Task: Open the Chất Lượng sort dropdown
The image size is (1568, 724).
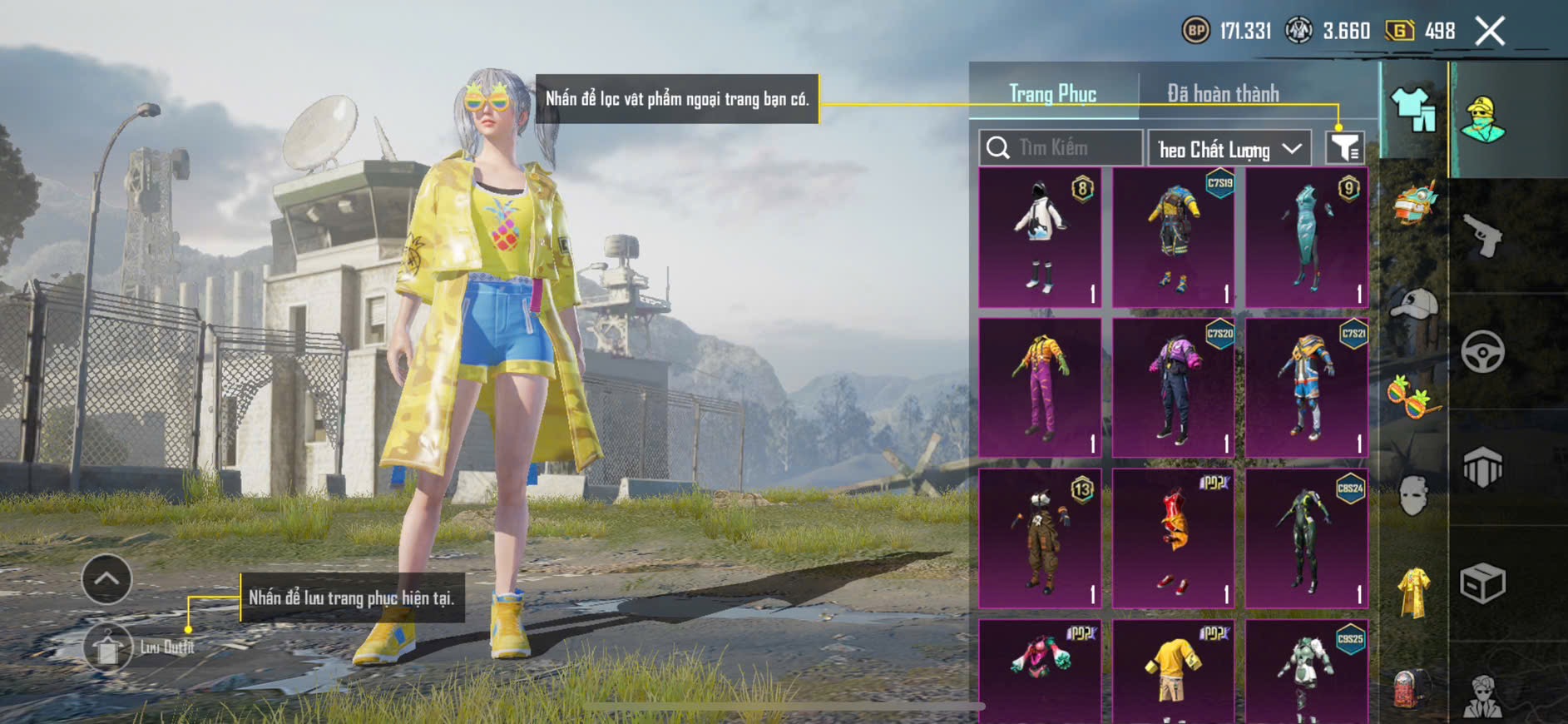Action: pyautogui.click(x=1229, y=149)
